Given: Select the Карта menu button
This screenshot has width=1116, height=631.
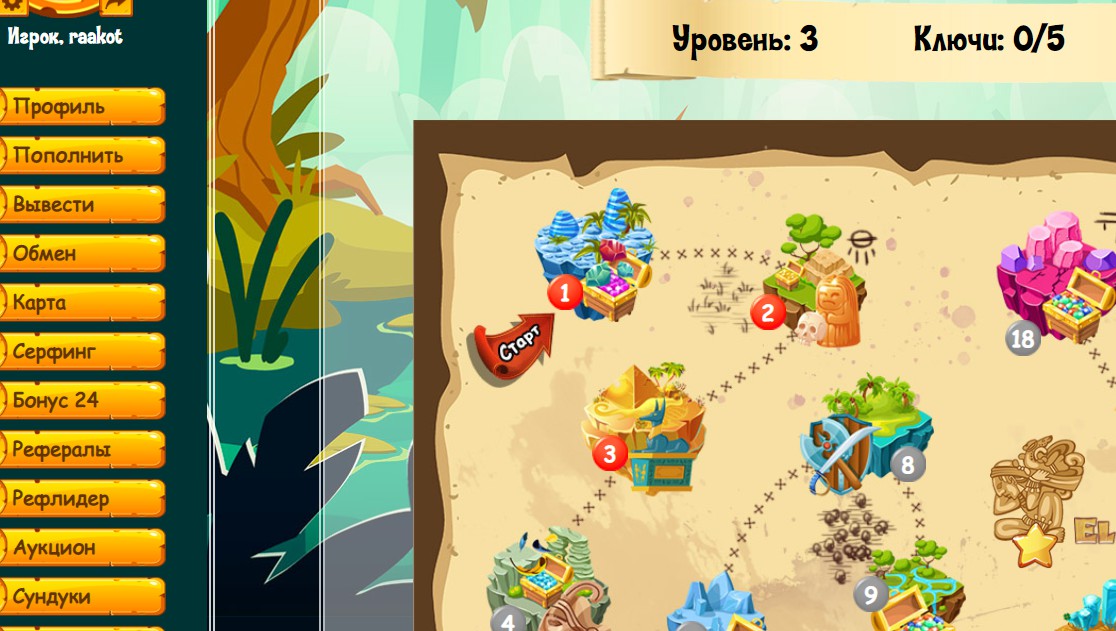Looking at the screenshot, I should (x=82, y=302).
